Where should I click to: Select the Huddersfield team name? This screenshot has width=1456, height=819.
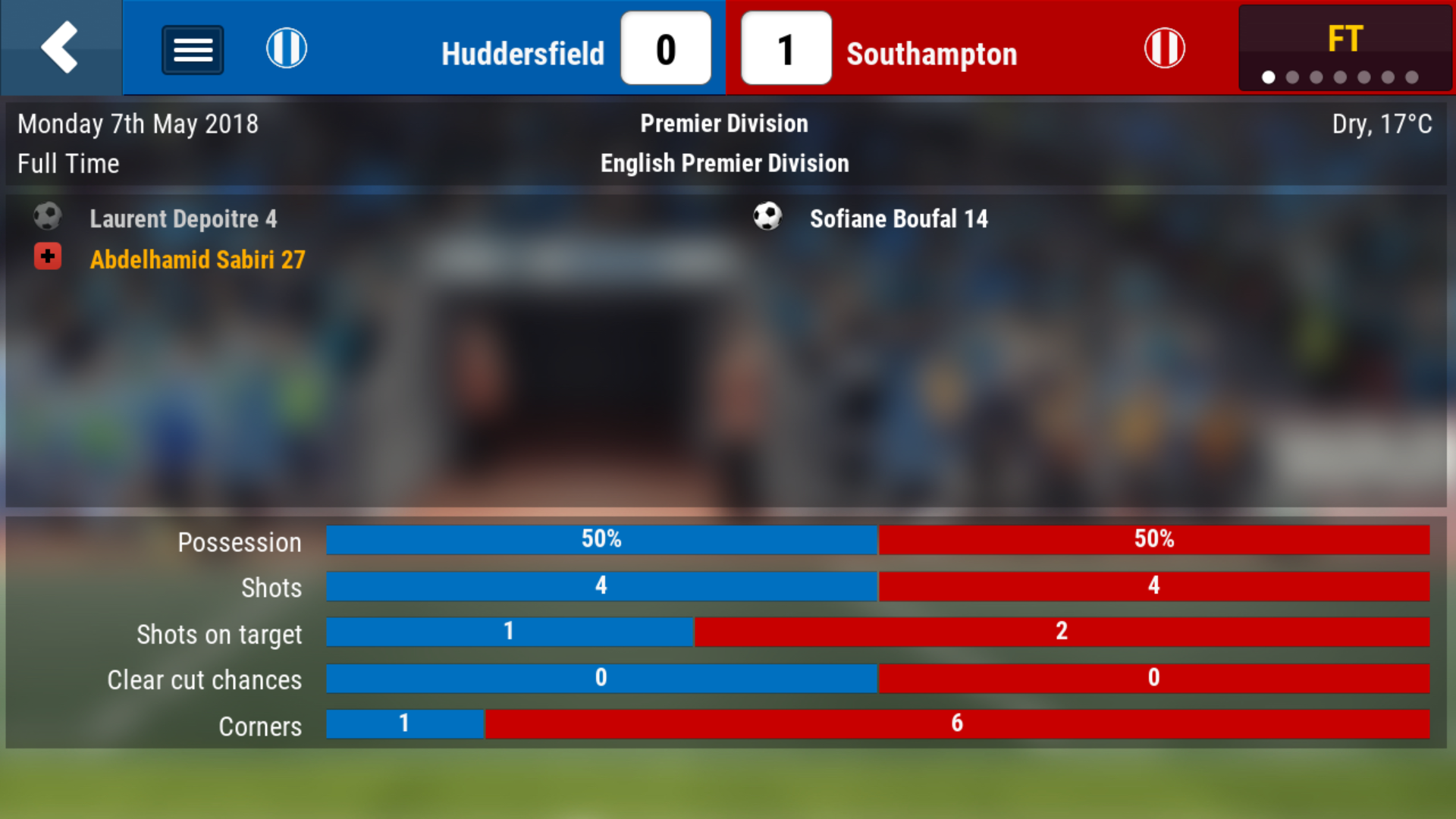(x=522, y=54)
